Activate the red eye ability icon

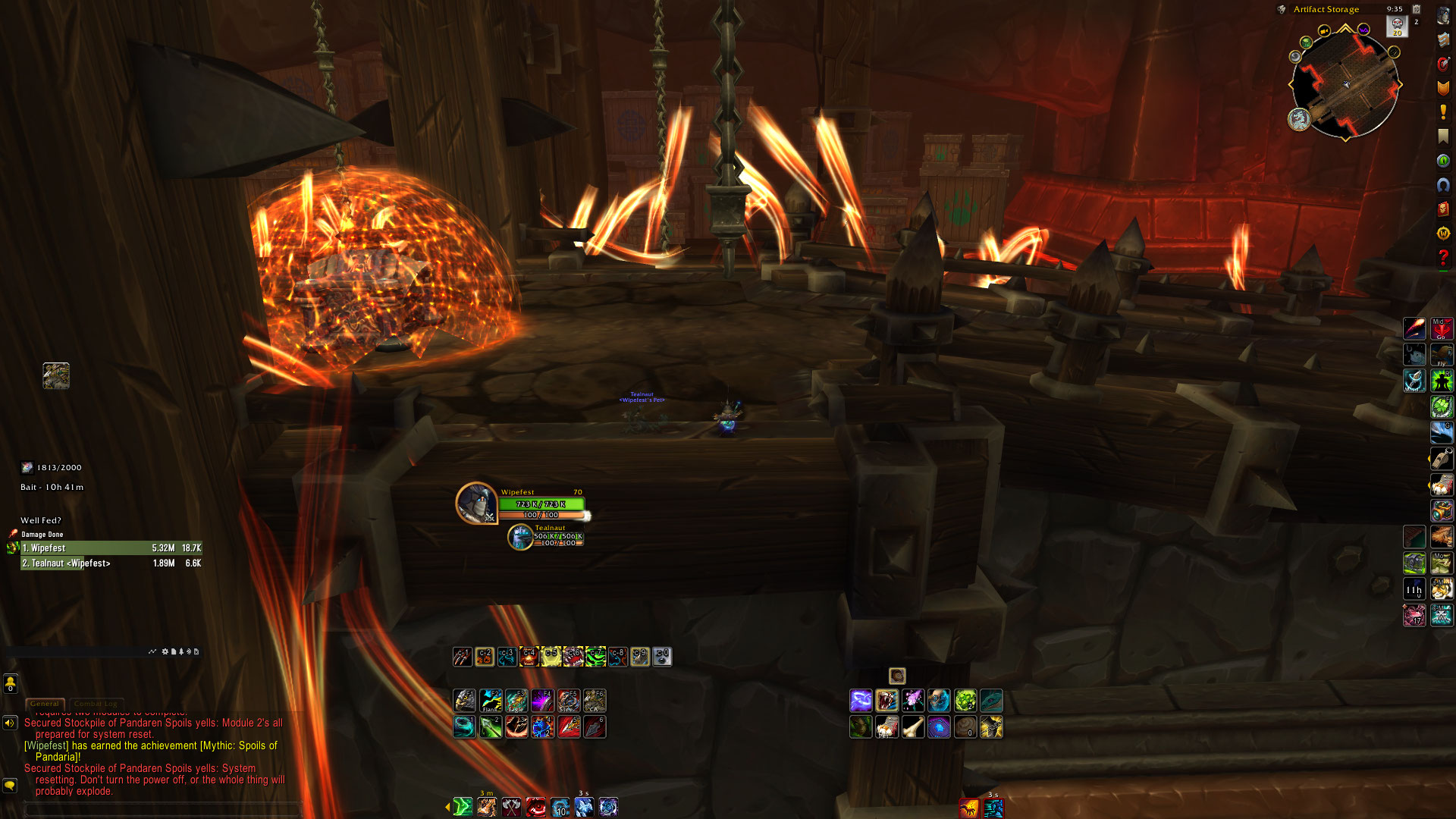(x=536, y=808)
